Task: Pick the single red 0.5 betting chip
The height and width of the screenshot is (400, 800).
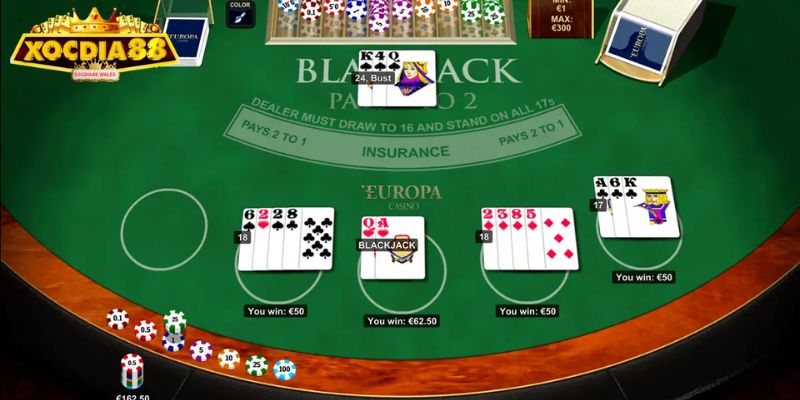Action: coord(146,330)
